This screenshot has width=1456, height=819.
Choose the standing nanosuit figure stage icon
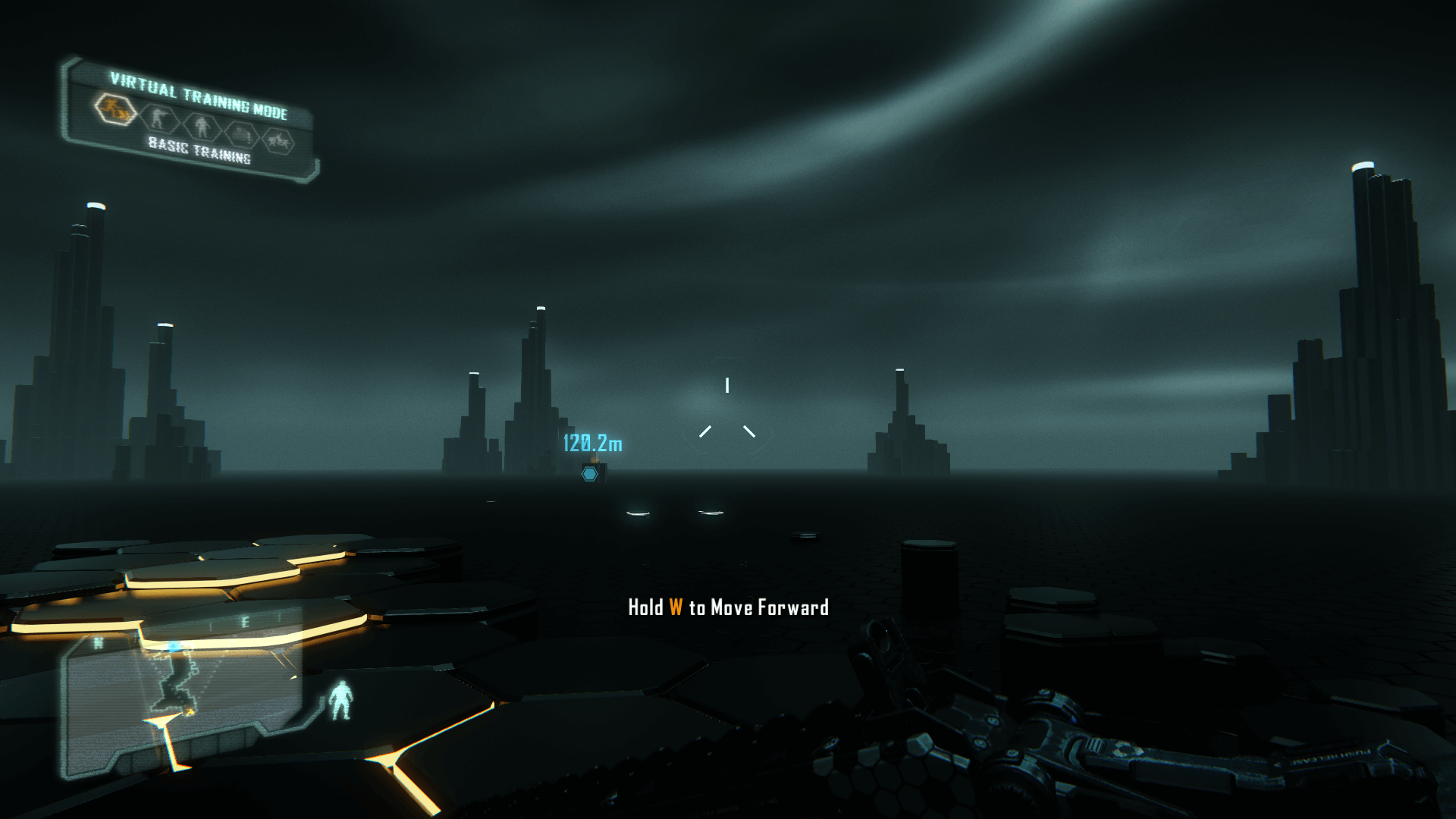click(x=201, y=125)
